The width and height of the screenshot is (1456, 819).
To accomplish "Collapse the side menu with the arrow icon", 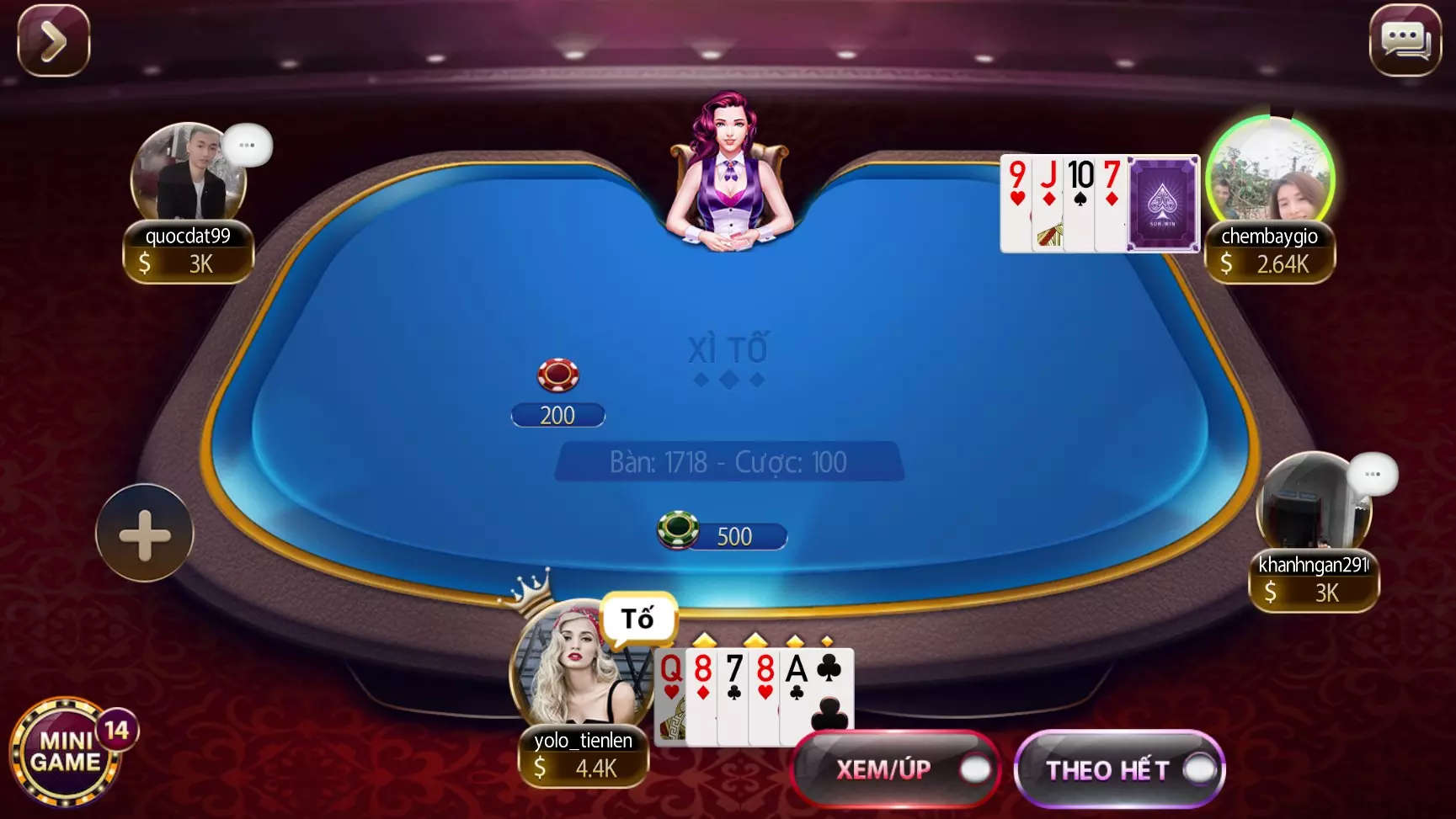I will point(52,40).
